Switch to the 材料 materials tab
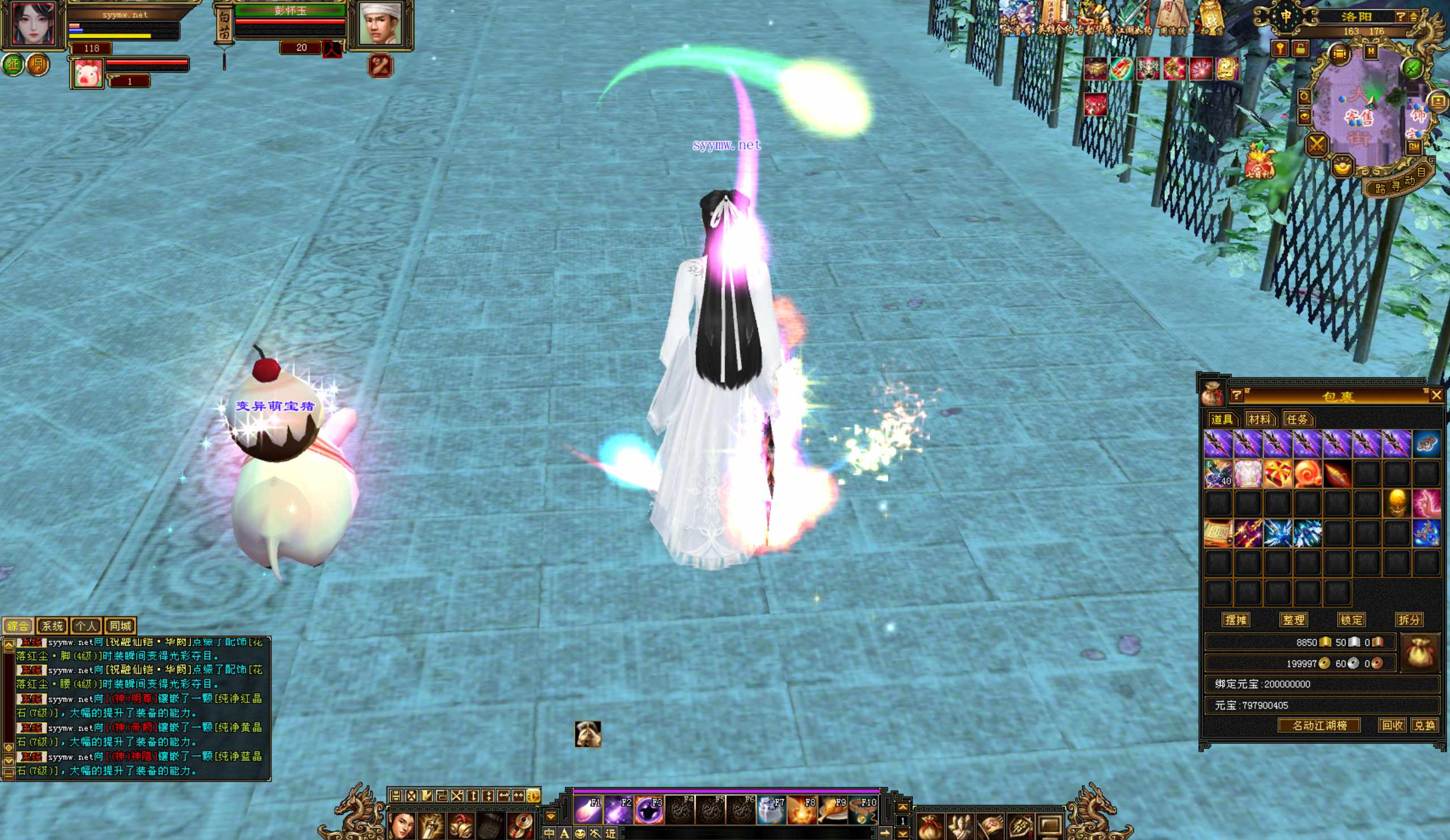This screenshot has height=840, width=1450. 1259,419
